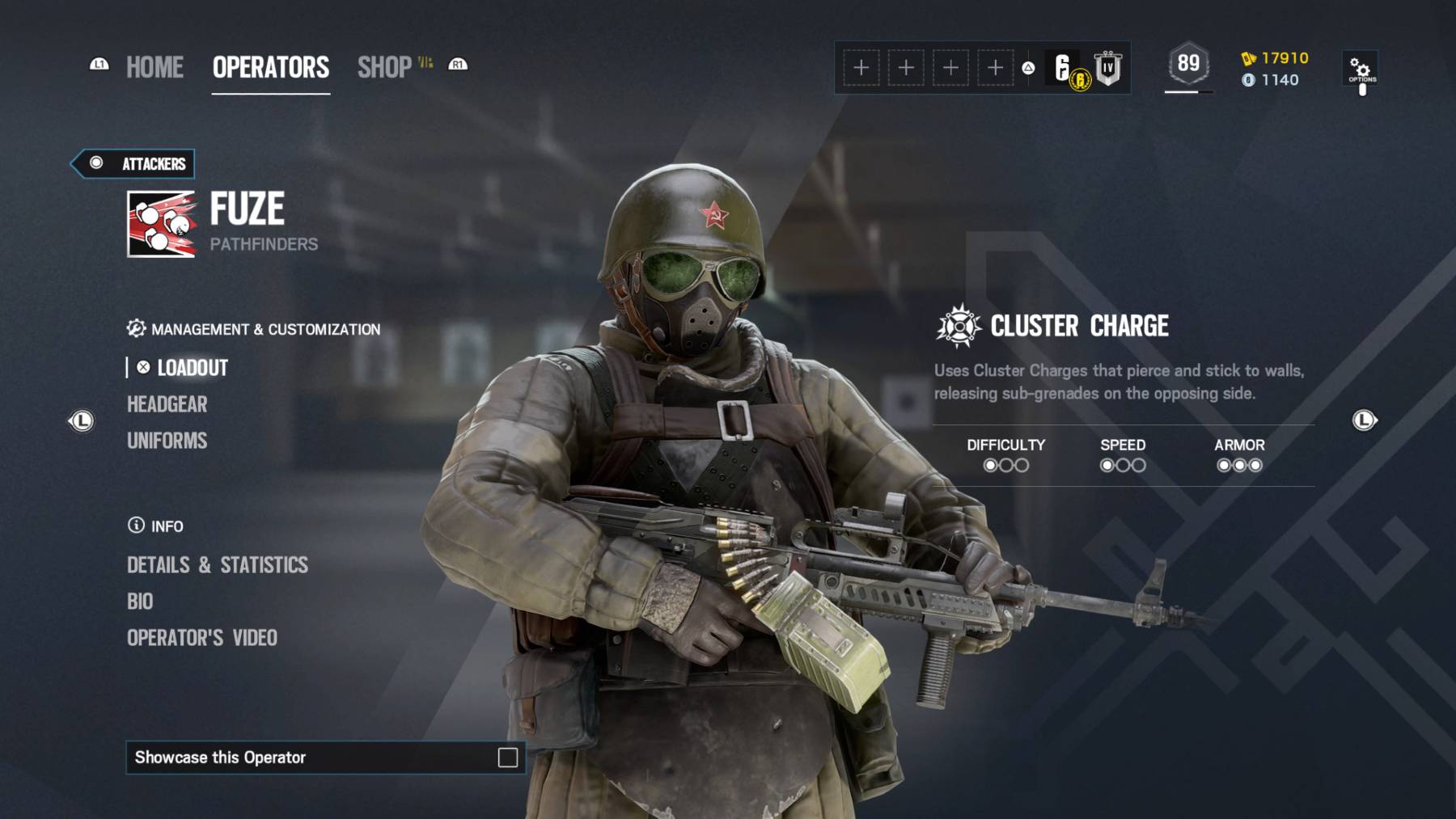Switch to the Home tab
This screenshot has height=819, width=1456.
pos(154,67)
